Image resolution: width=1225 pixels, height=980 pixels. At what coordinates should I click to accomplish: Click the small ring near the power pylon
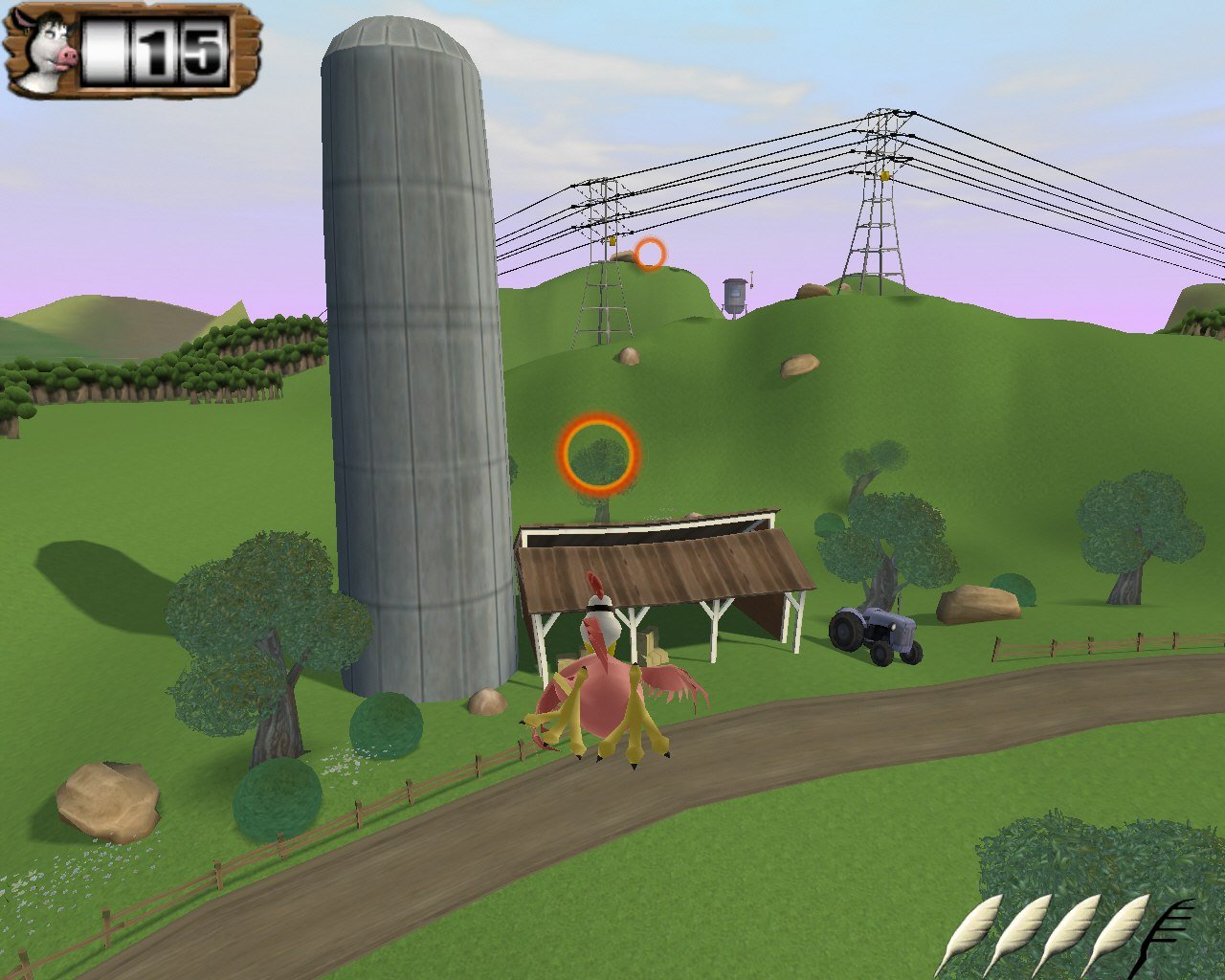pyautogui.click(x=652, y=255)
